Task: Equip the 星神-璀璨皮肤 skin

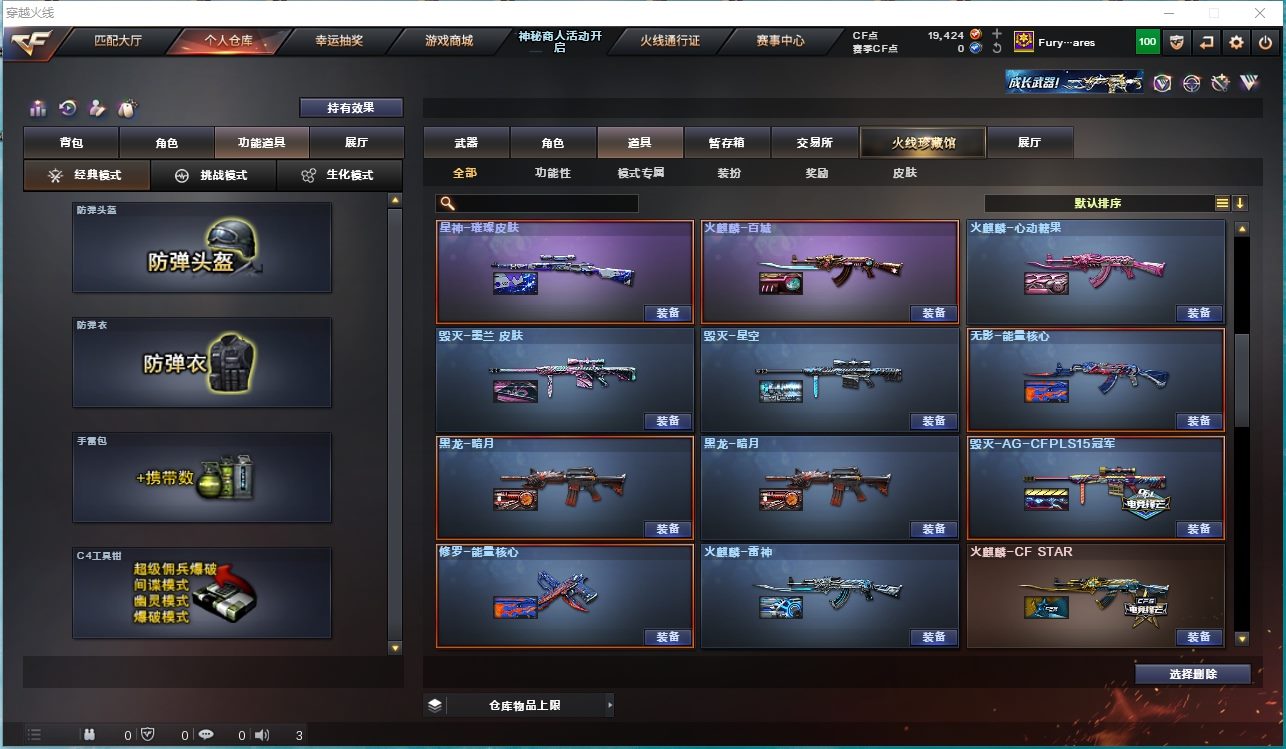Action: 668,313
